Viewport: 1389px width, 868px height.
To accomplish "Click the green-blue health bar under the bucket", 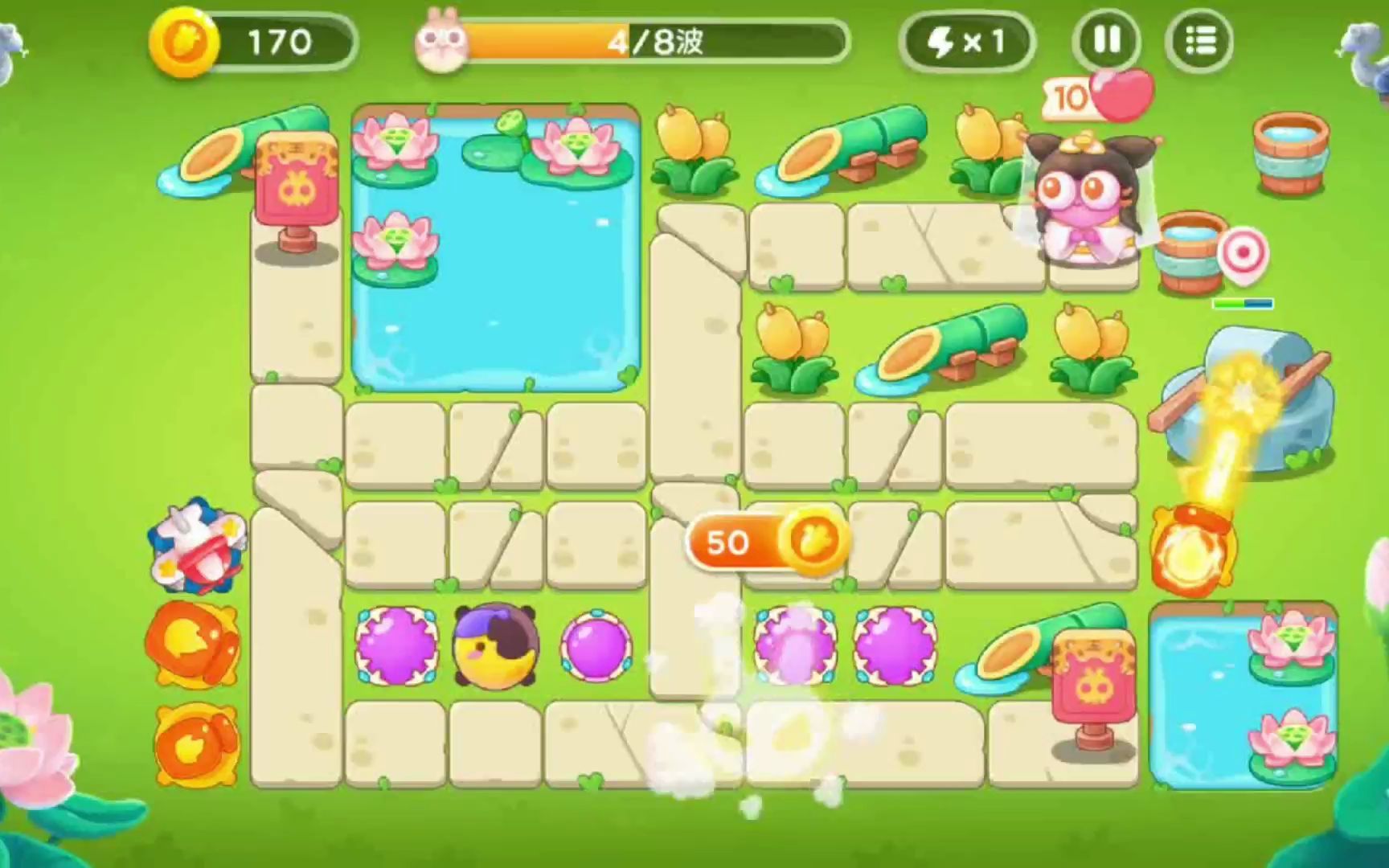I will pos(1242,304).
